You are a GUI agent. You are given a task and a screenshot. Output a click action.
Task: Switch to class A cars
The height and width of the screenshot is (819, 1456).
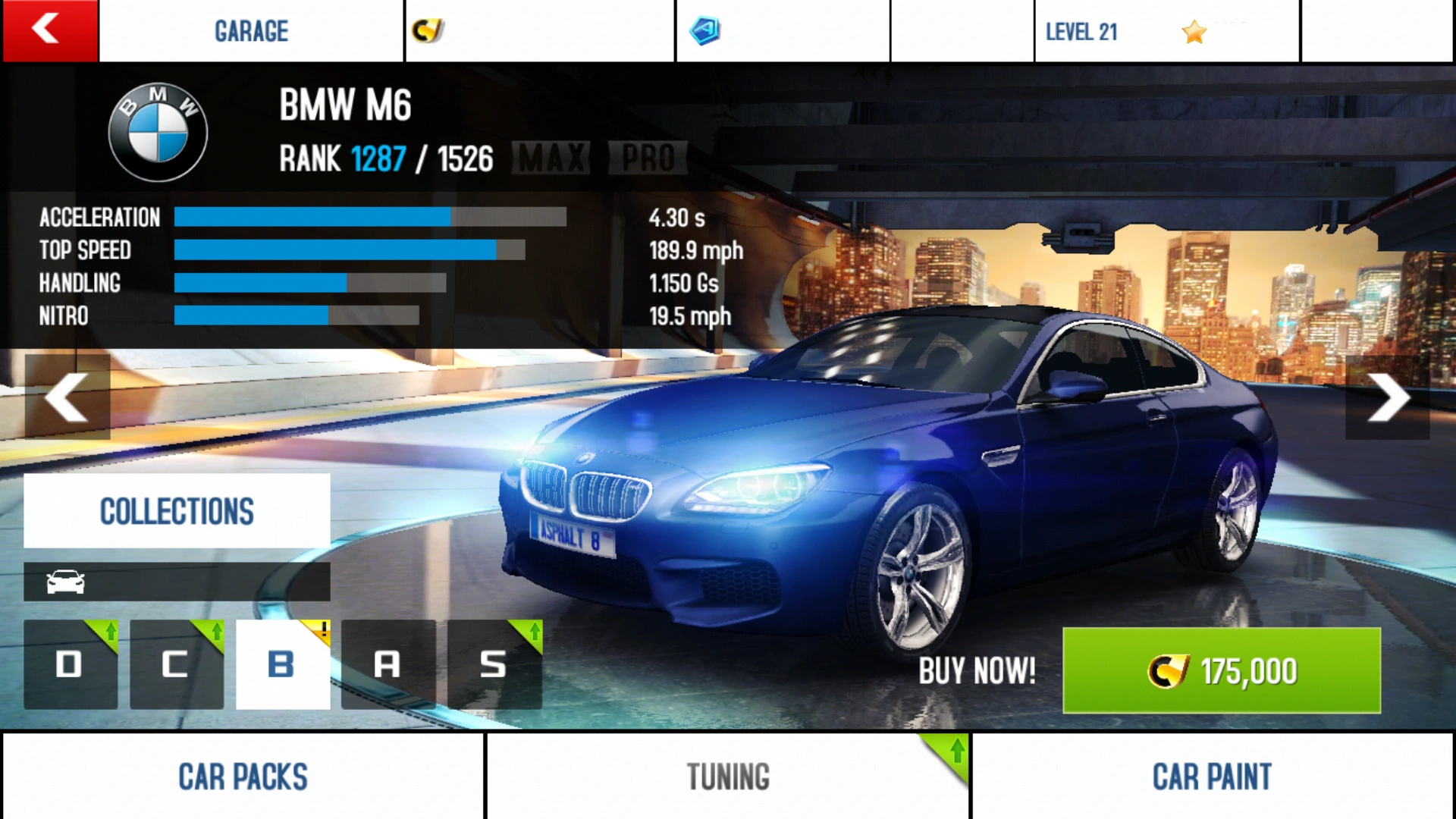(x=388, y=664)
